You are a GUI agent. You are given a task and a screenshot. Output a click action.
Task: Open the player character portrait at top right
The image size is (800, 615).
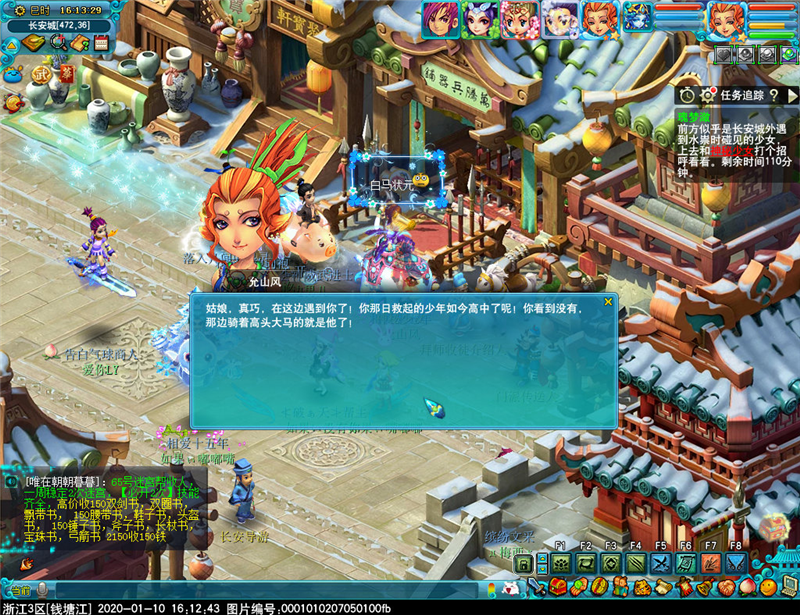point(726,19)
